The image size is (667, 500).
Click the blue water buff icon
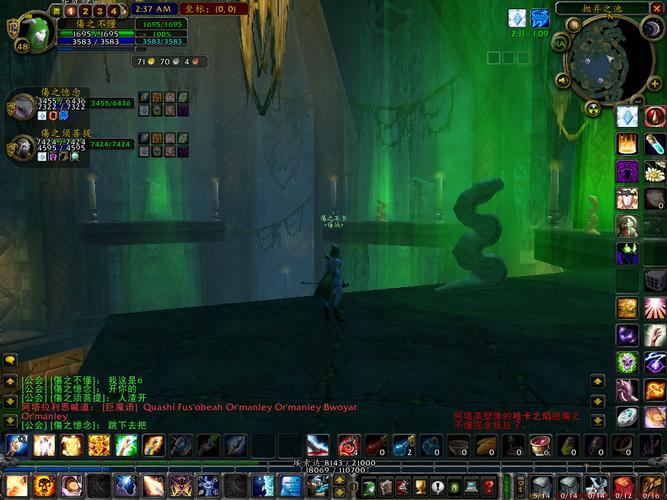539,18
